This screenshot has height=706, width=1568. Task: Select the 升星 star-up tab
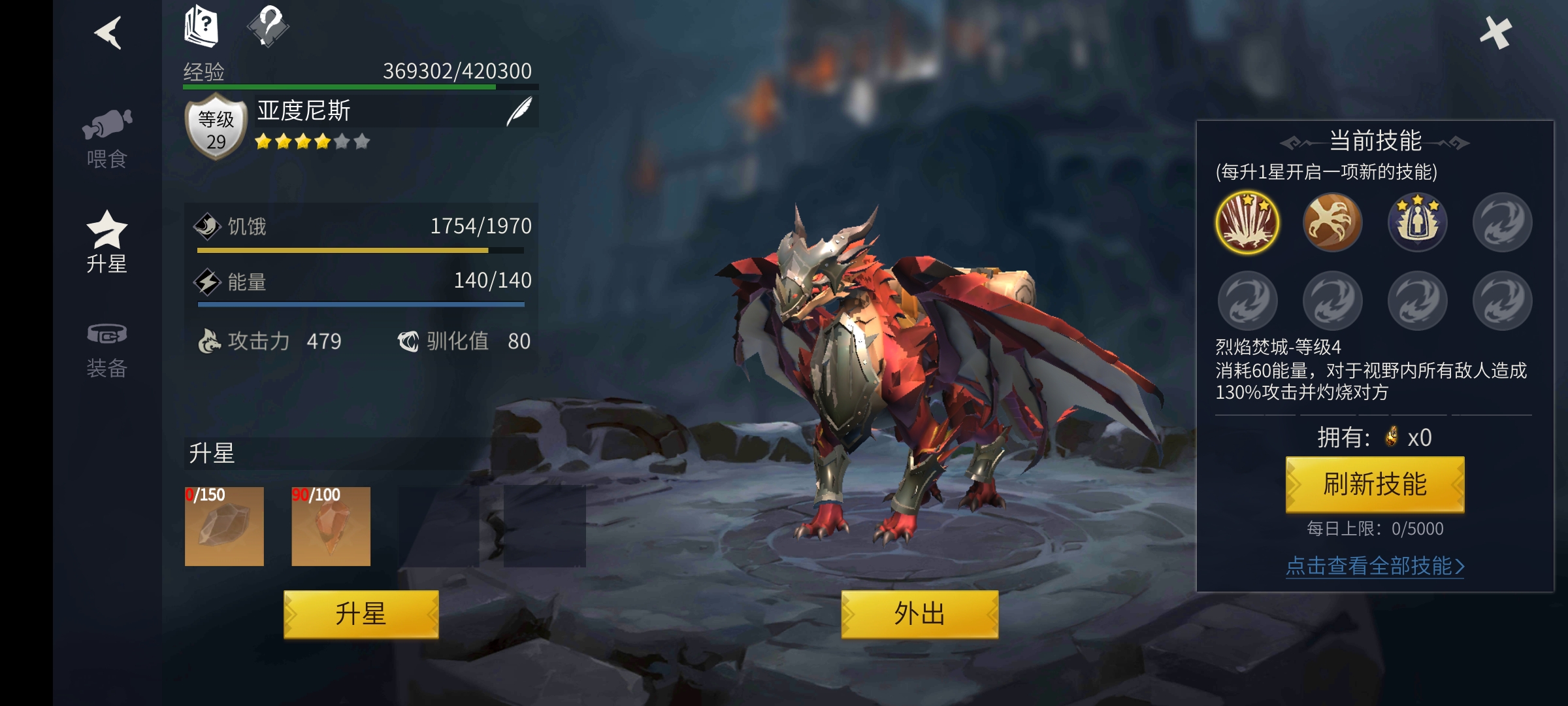[x=106, y=242]
